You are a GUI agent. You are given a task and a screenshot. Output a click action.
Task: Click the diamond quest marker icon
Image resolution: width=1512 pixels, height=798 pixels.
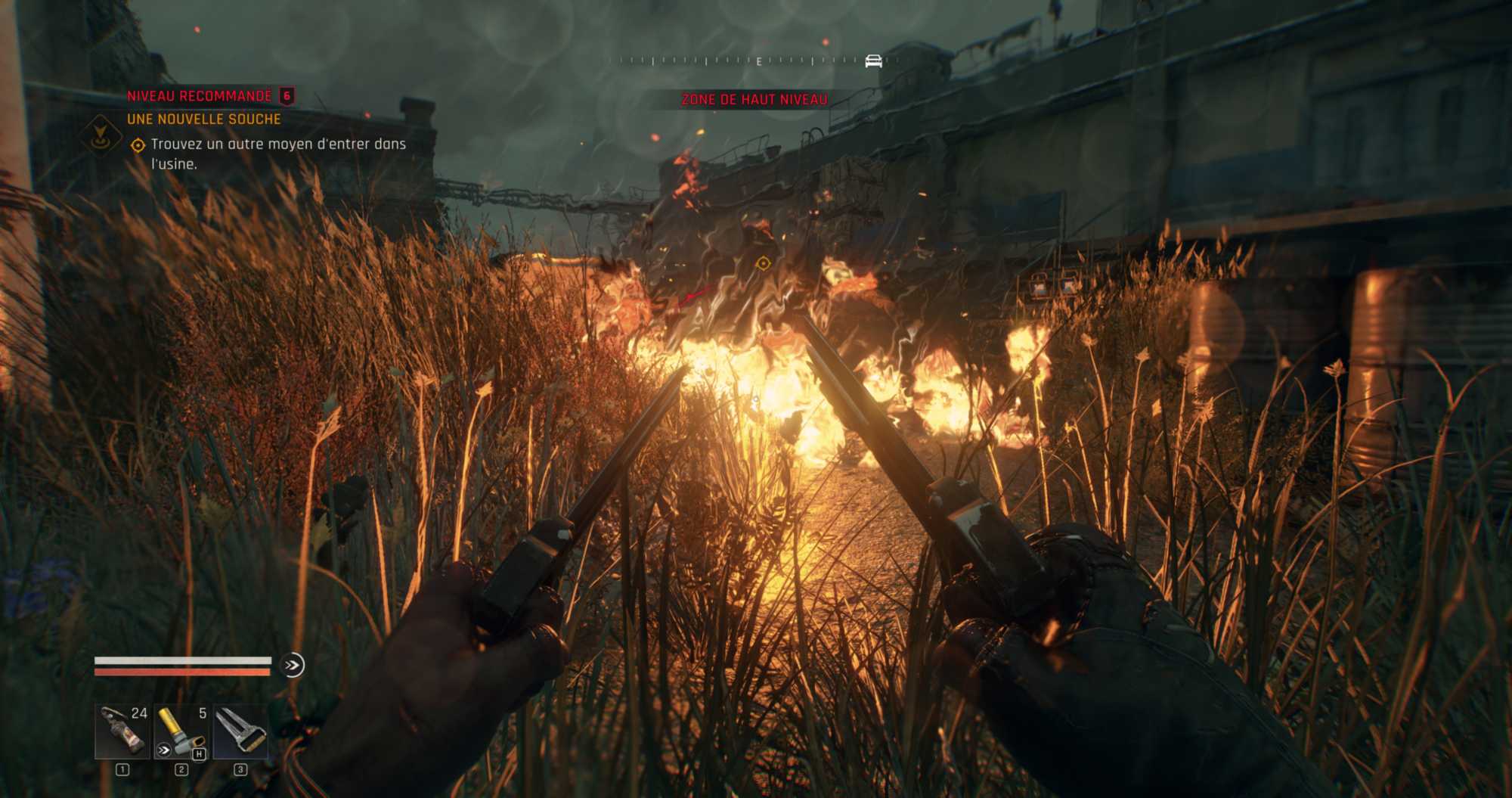click(x=100, y=135)
